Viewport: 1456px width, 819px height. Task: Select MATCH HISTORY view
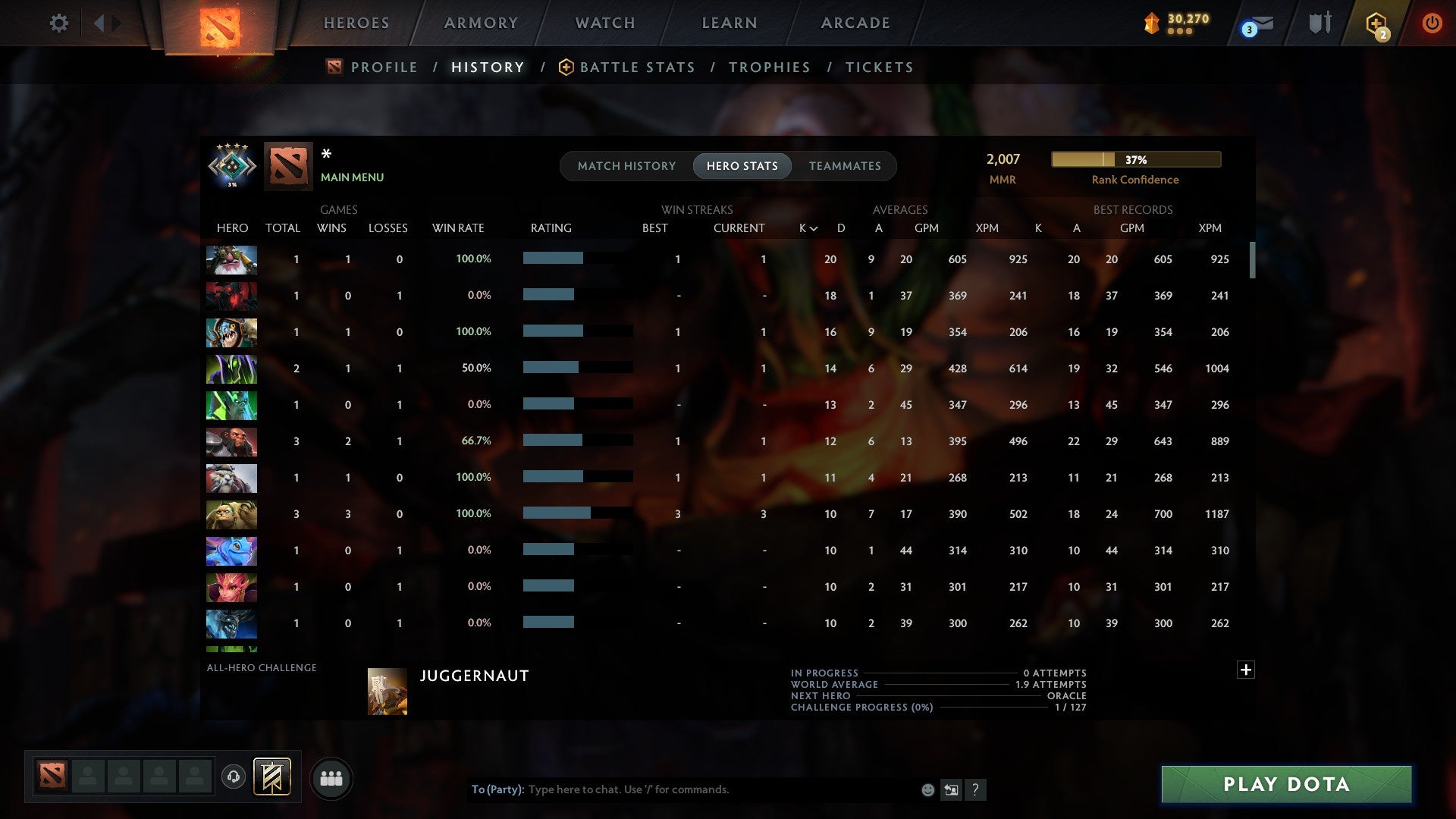click(626, 165)
